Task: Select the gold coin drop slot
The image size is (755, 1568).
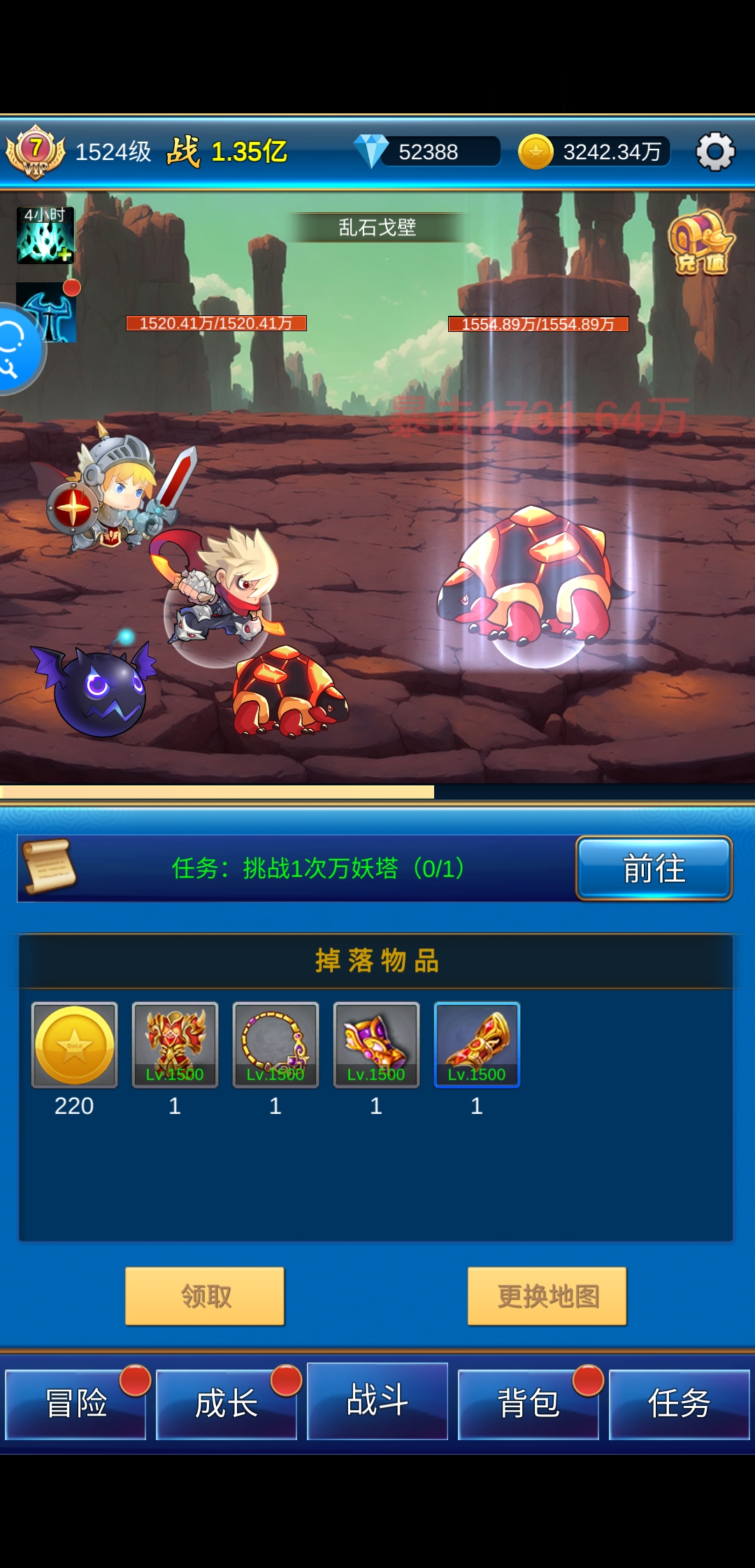Action: pyautogui.click(x=75, y=1045)
